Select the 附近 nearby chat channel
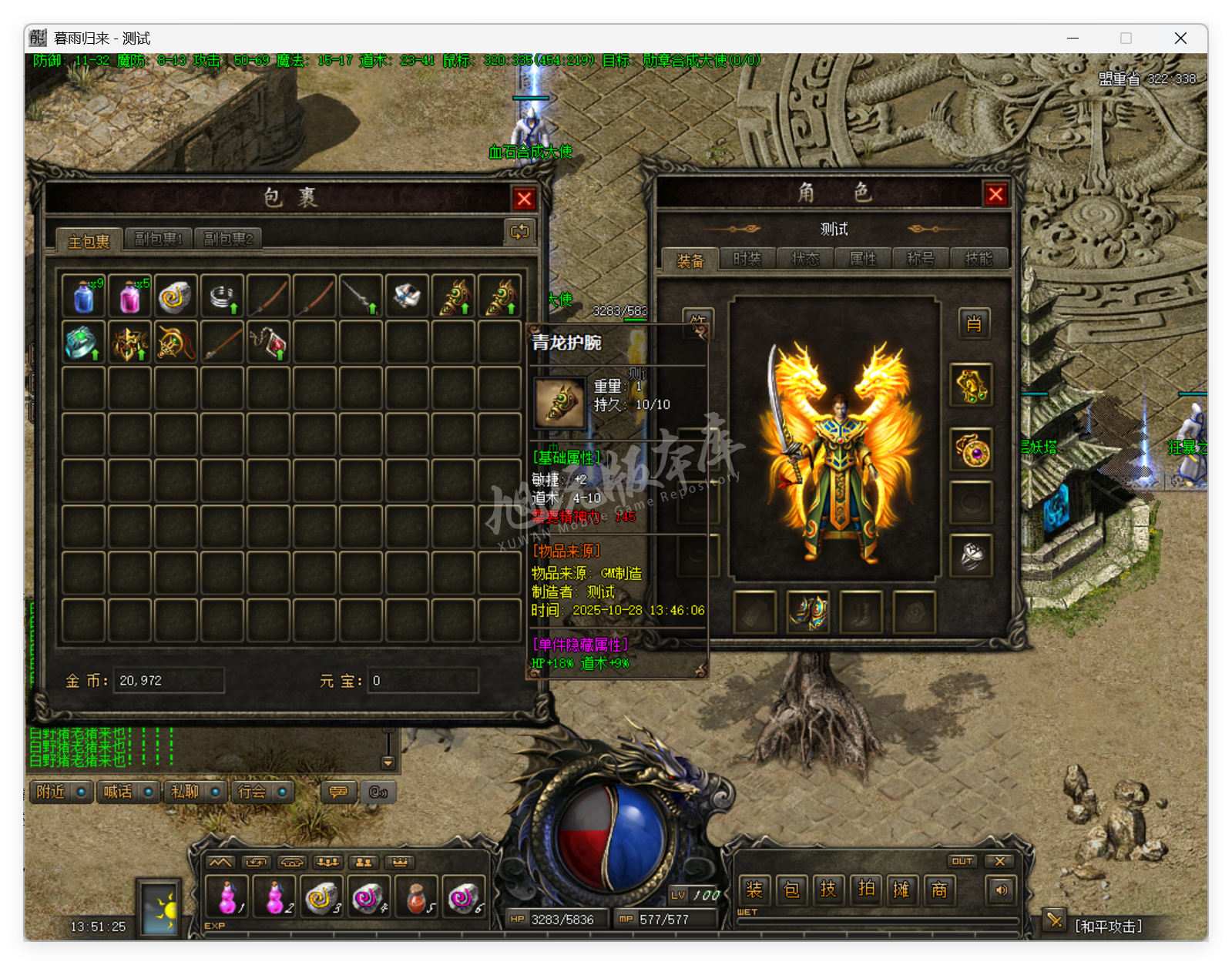The height and width of the screenshot is (965, 1232). [60, 792]
